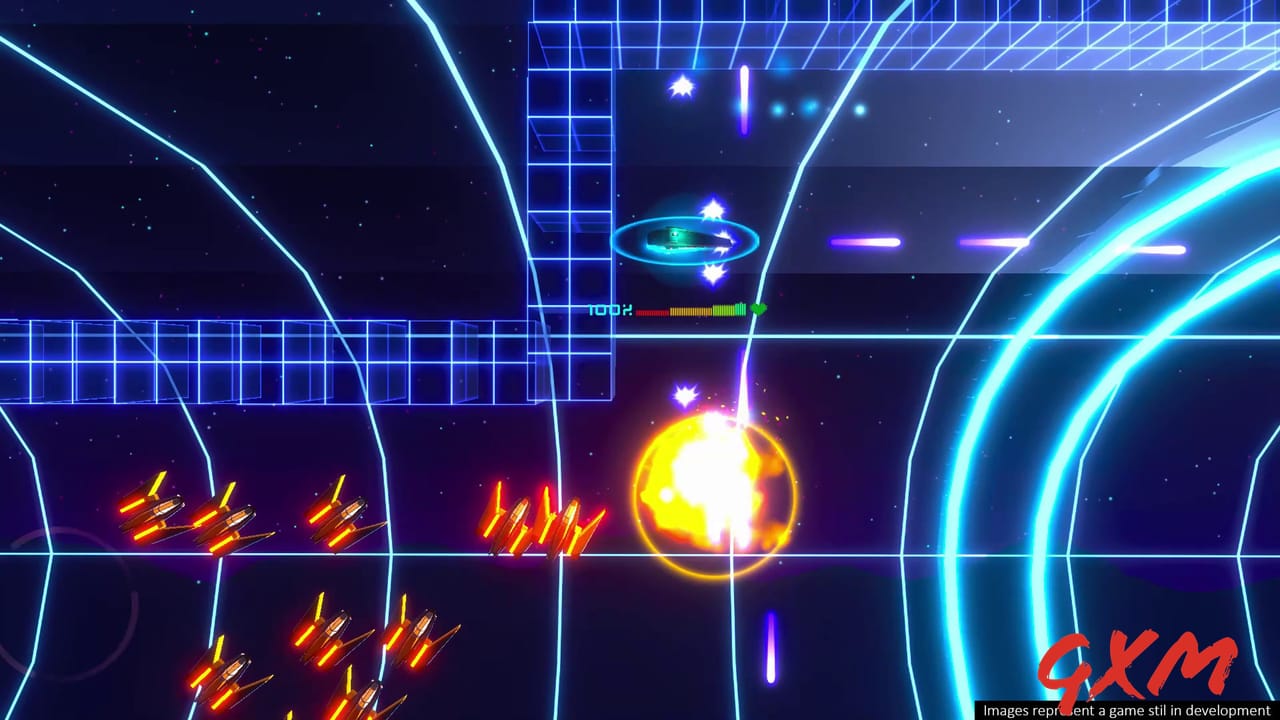Toggle the glowing explosion fireball
Image resolution: width=1280 pixels, height=720 pixels.
click(715, 495)
